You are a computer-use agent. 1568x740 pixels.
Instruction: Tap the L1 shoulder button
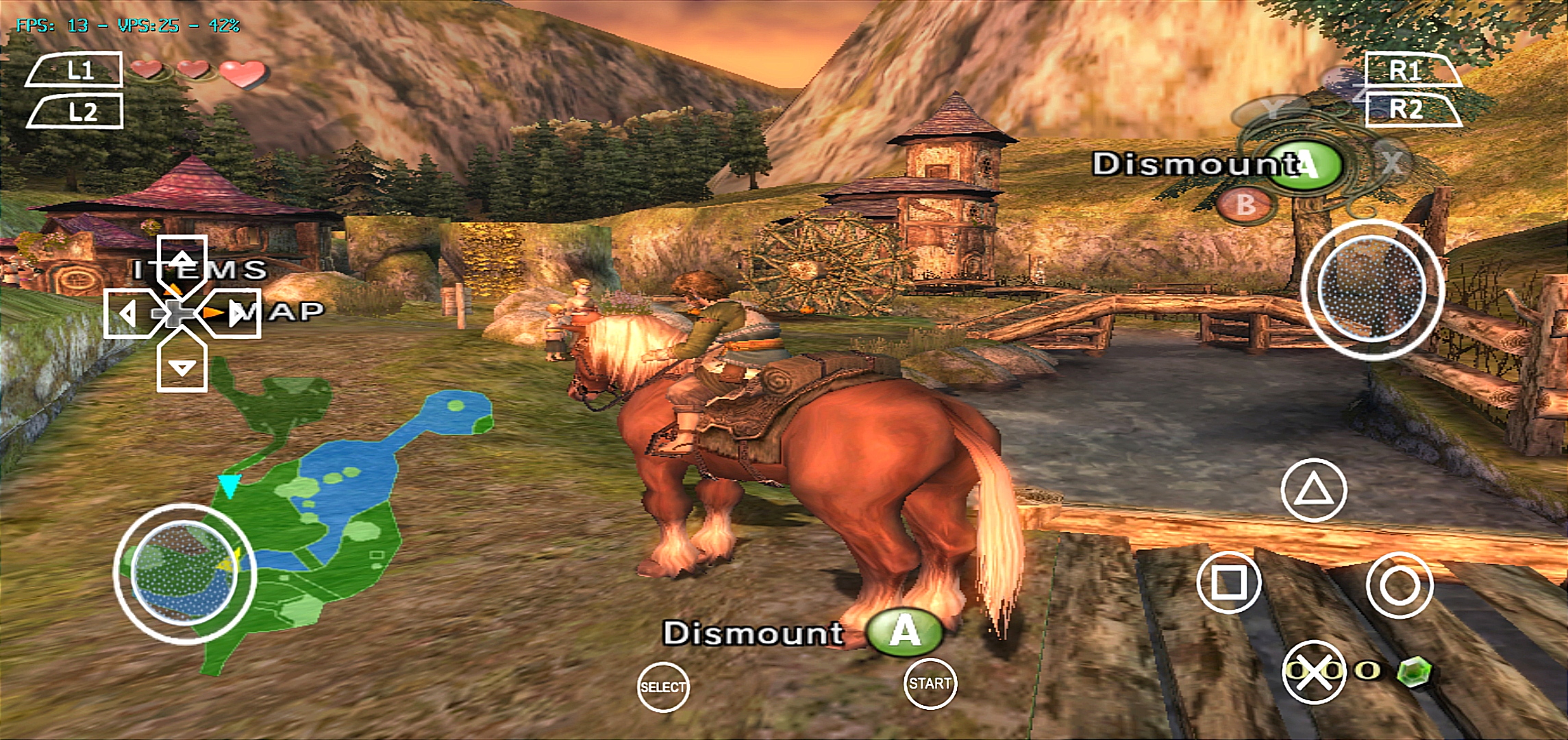(75, 70)
